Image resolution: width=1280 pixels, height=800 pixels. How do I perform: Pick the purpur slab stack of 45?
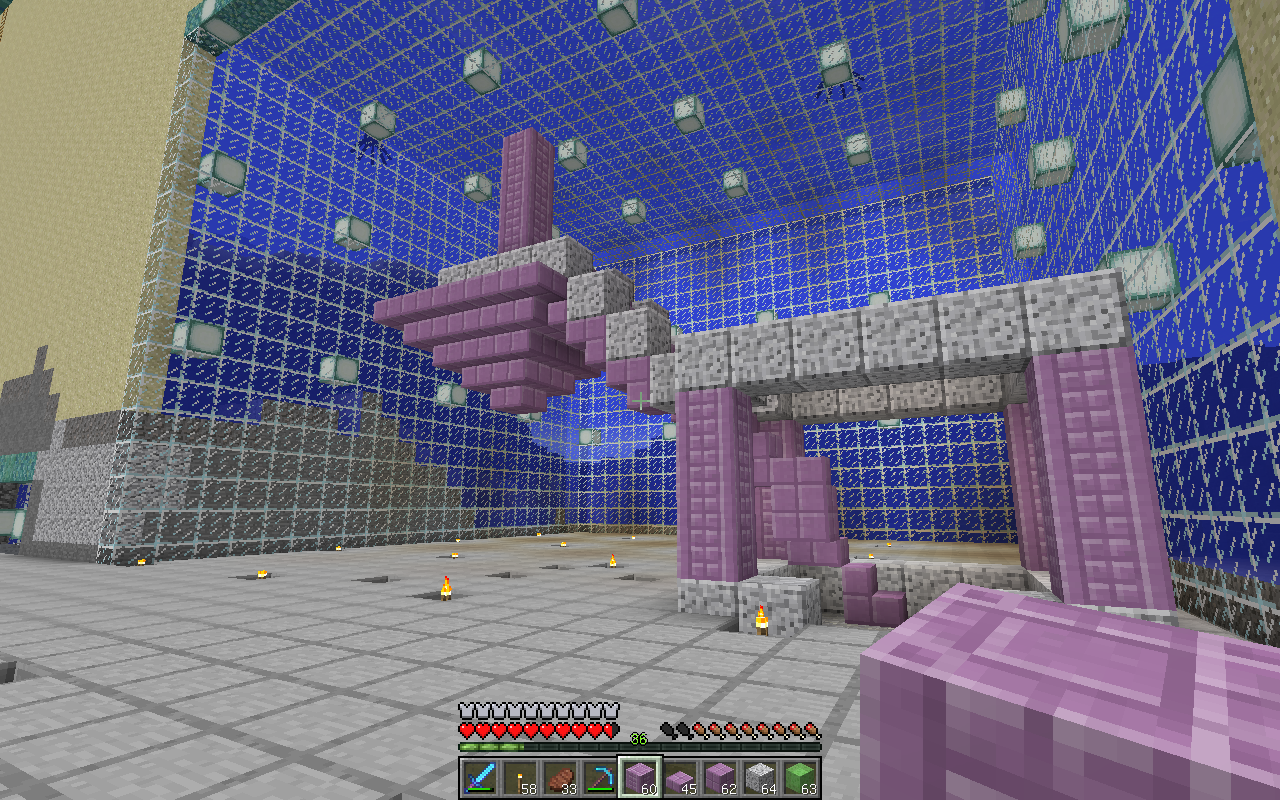680,778
